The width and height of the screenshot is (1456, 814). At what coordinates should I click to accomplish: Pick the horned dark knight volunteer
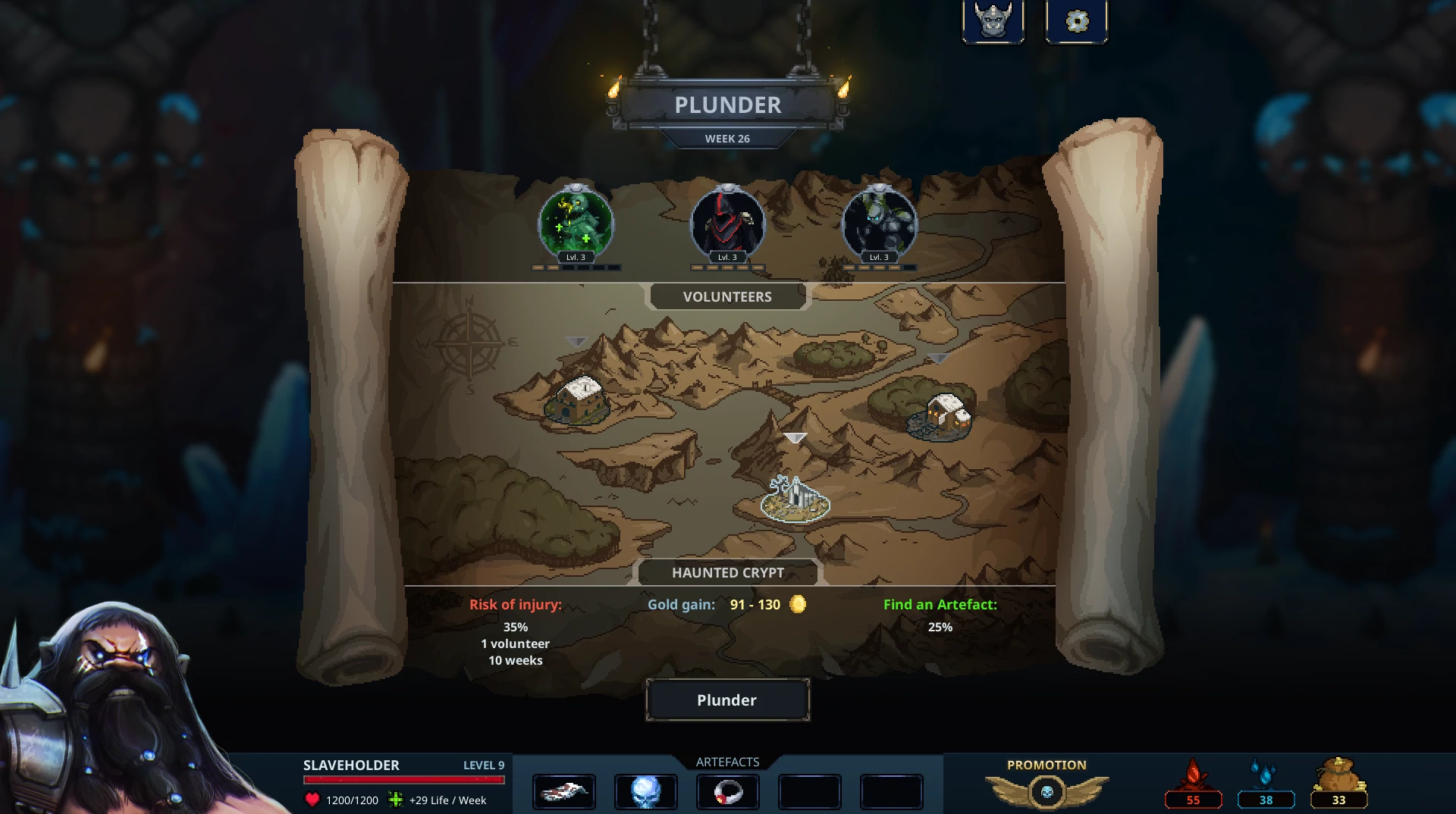(879, 224)
